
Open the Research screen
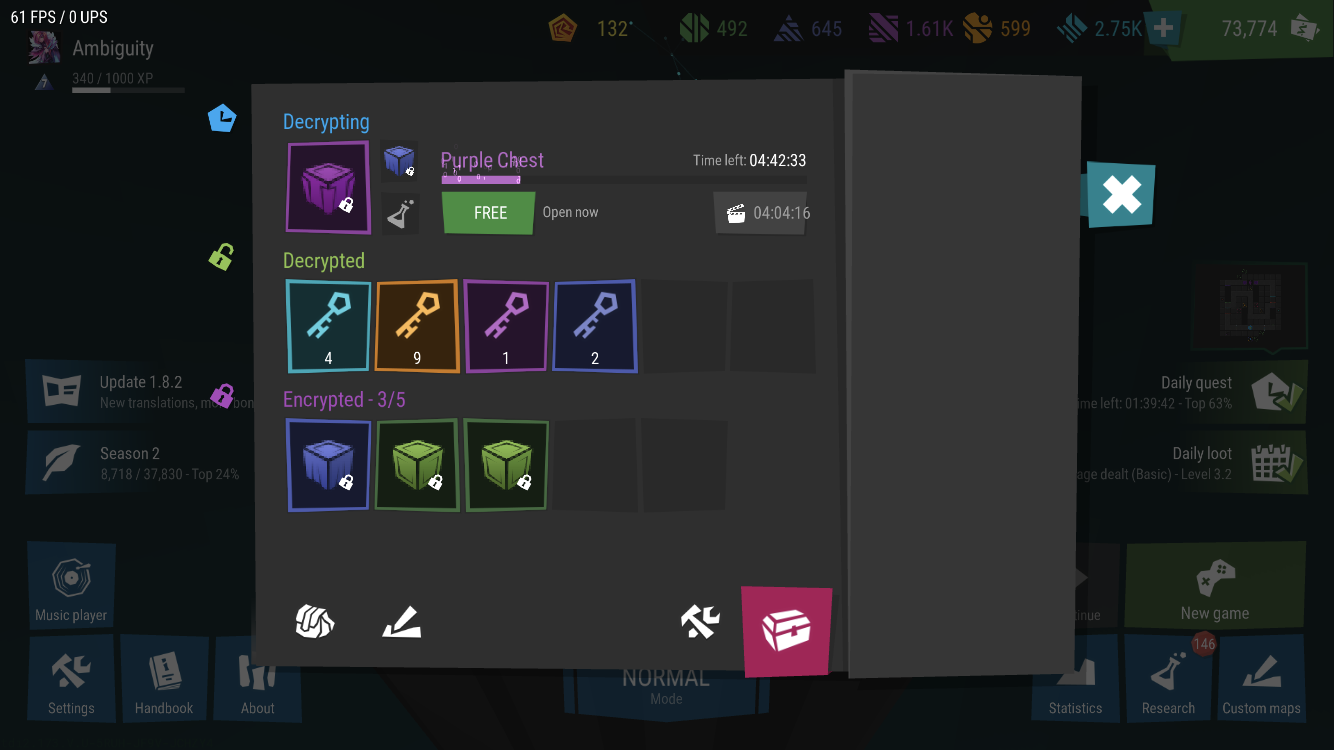[x=1168, y=679]
